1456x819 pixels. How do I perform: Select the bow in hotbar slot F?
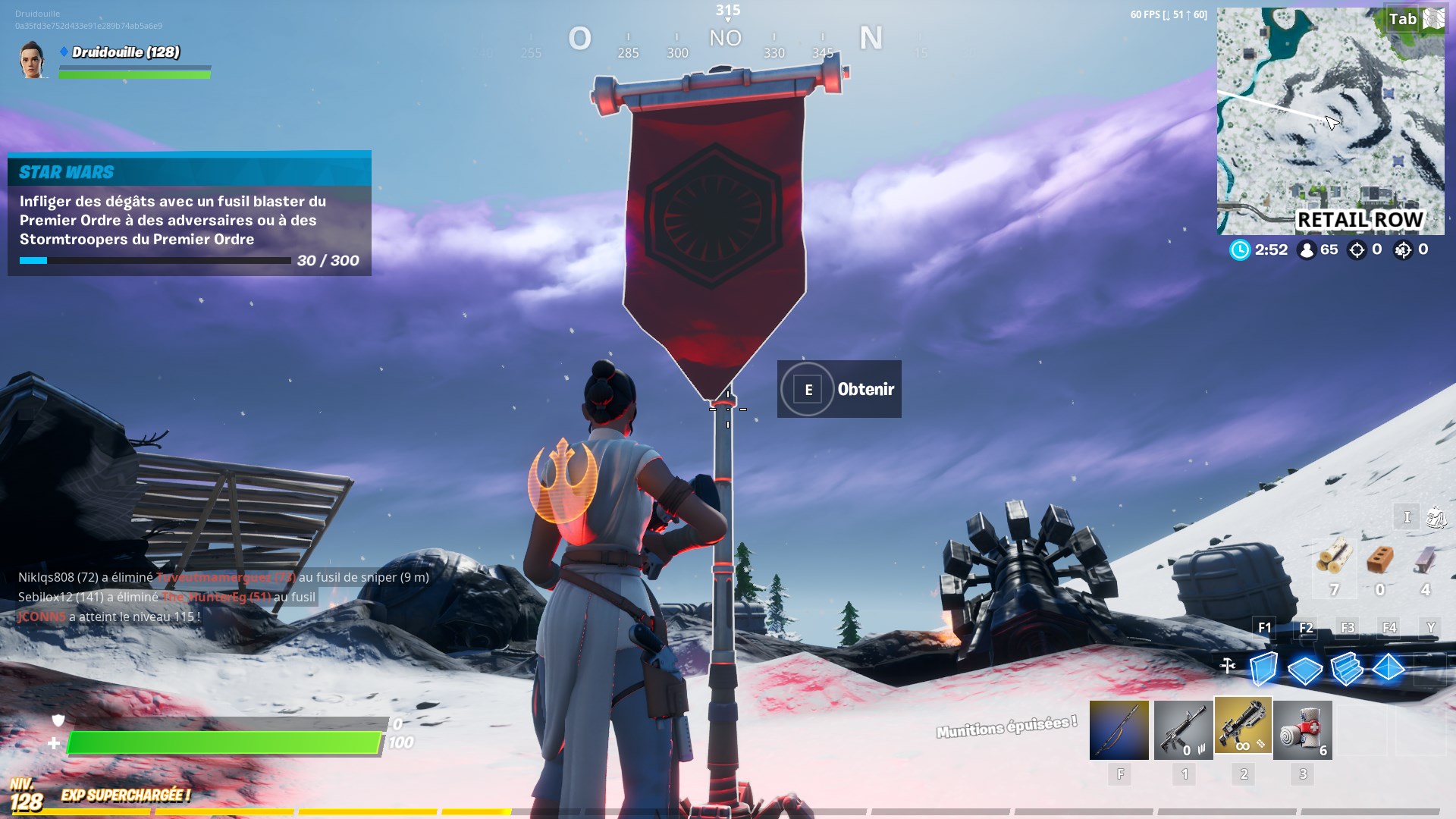tap(1120, 728)
